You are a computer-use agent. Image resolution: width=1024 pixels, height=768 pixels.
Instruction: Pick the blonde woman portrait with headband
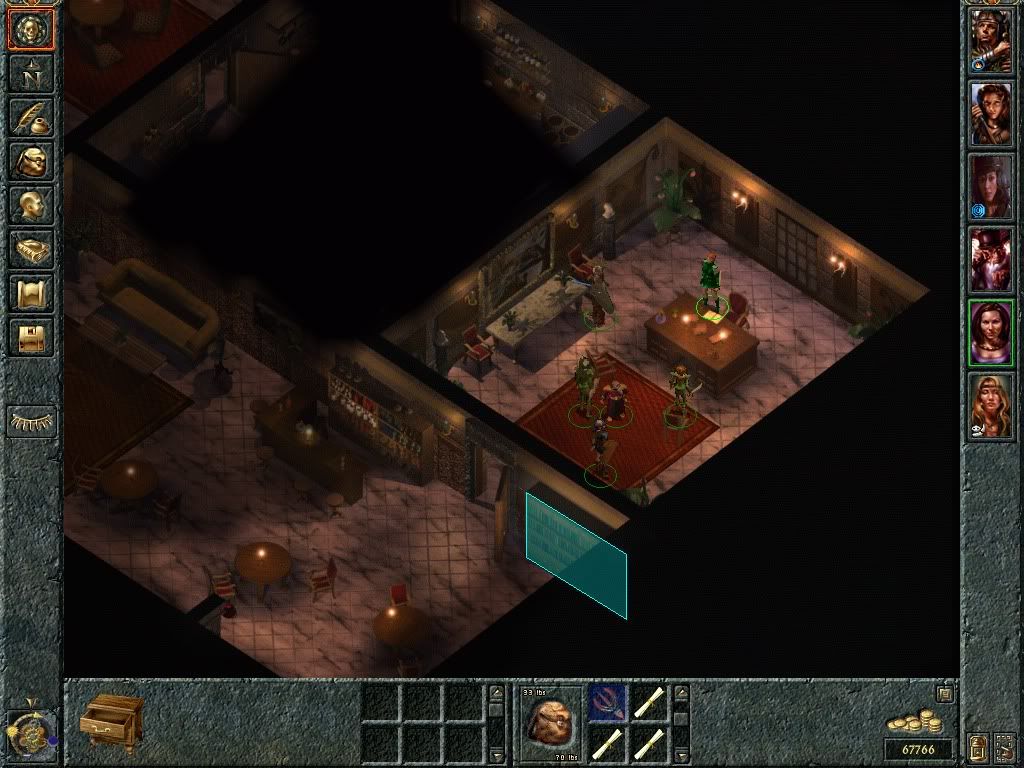pos(991,405)
